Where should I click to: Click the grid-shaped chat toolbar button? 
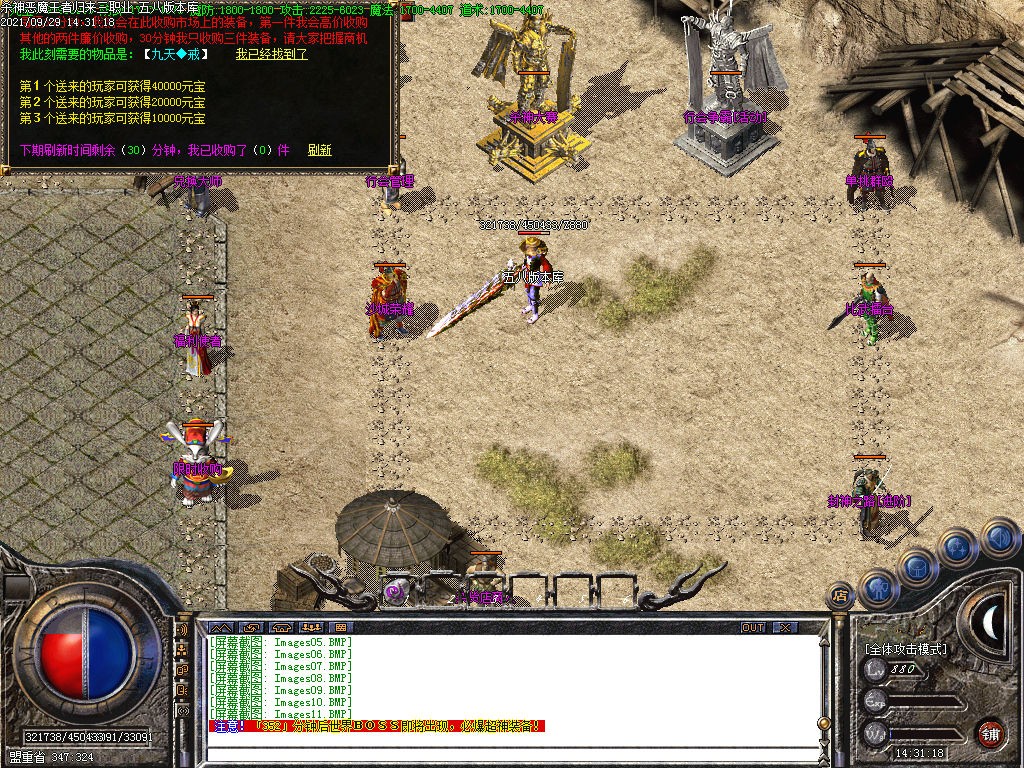tap(341, 627)
